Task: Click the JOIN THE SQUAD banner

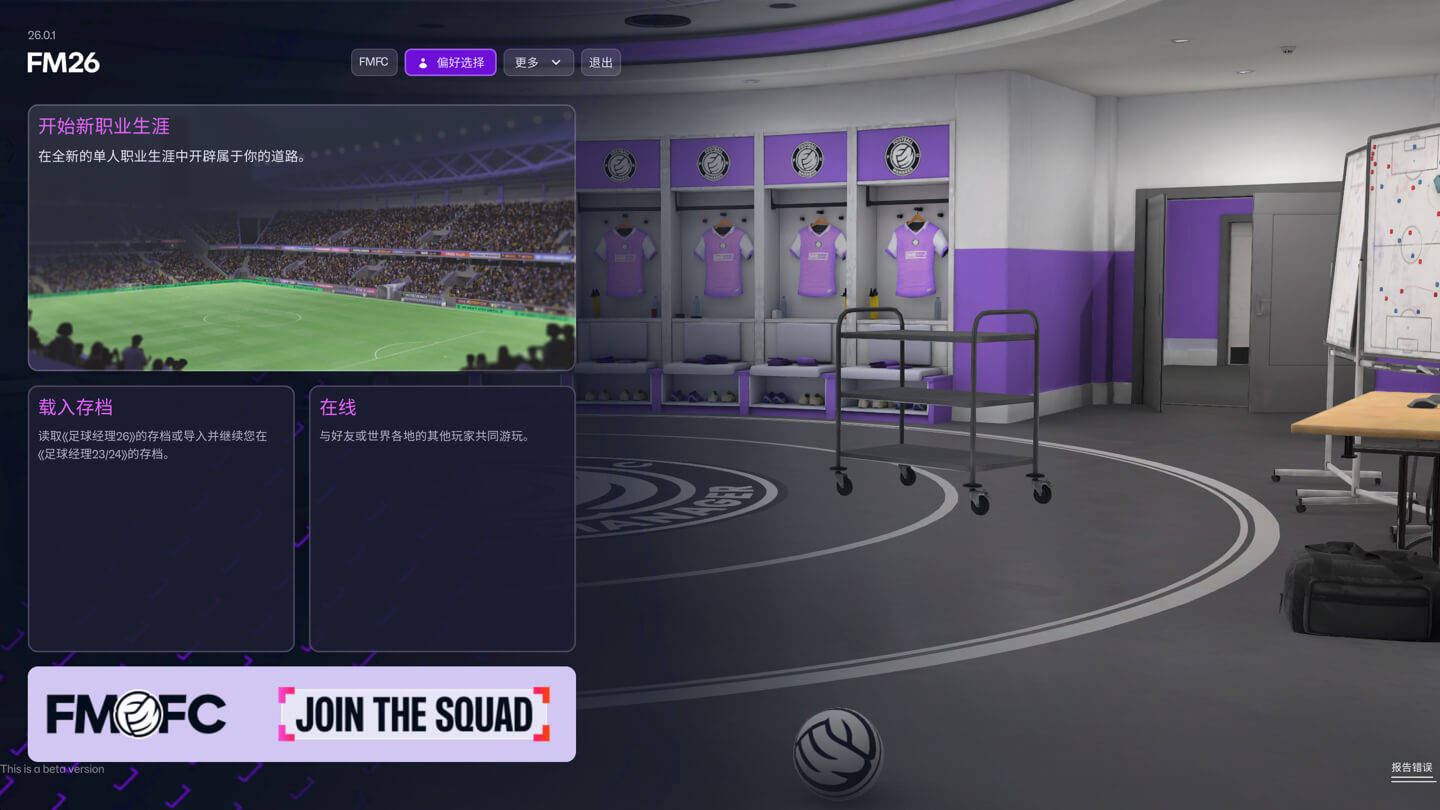Action: 413,713
